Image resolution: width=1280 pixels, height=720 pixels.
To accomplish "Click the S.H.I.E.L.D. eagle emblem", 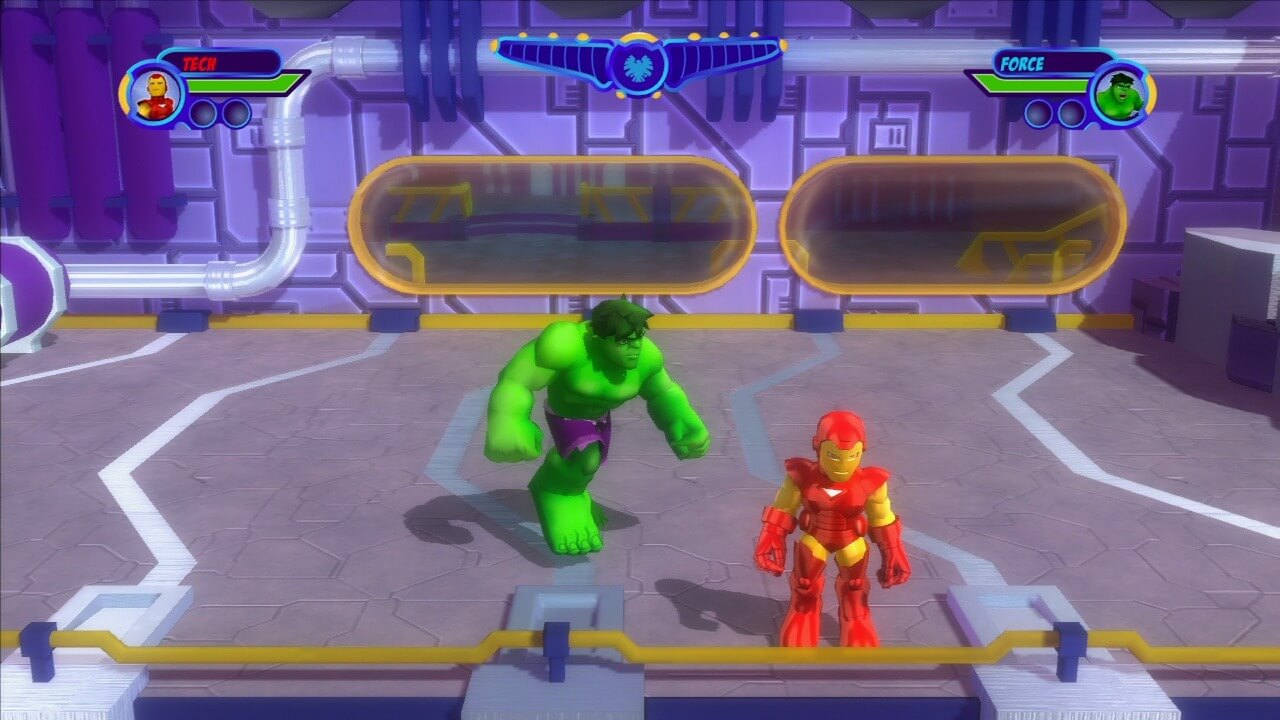I will tap(637, 63).
